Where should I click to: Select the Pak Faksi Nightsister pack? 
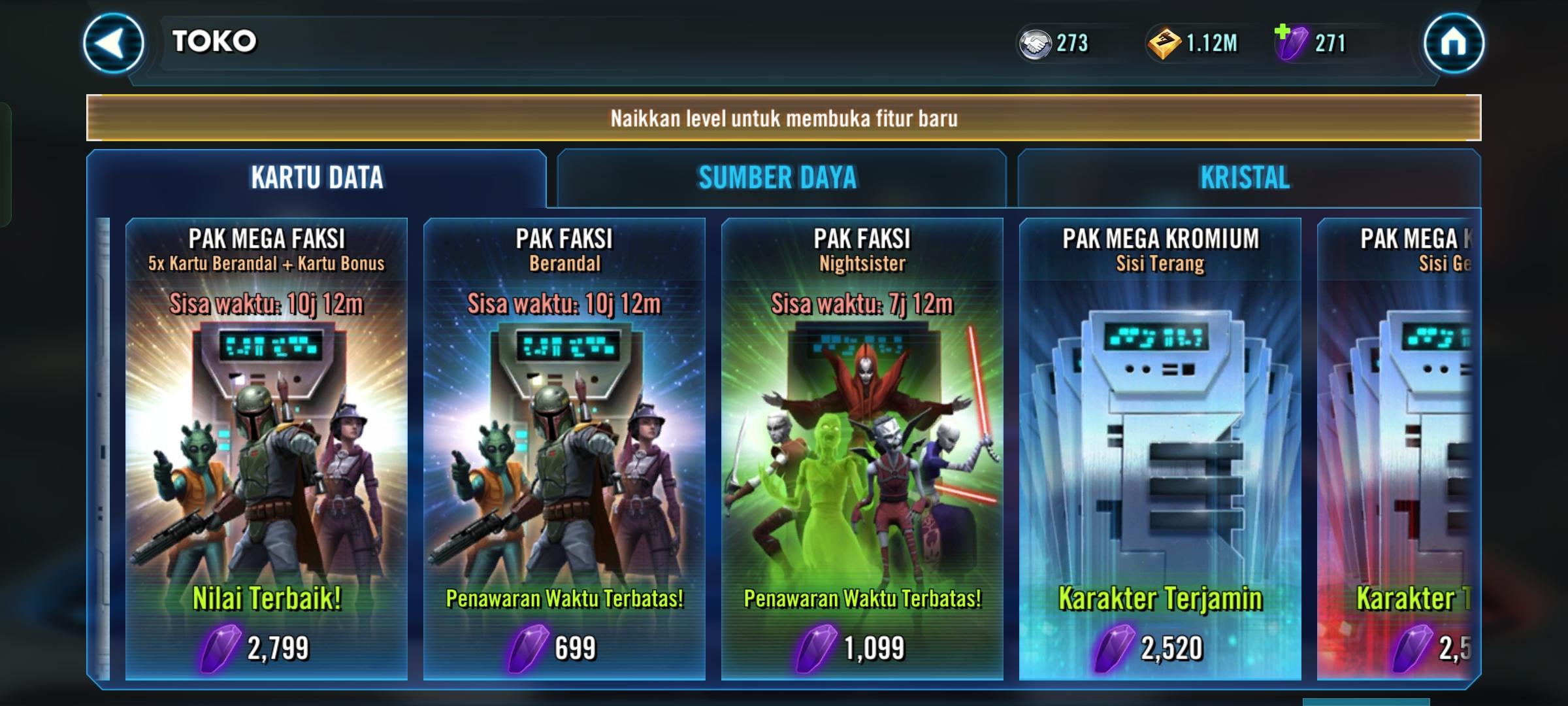(862, 448)
